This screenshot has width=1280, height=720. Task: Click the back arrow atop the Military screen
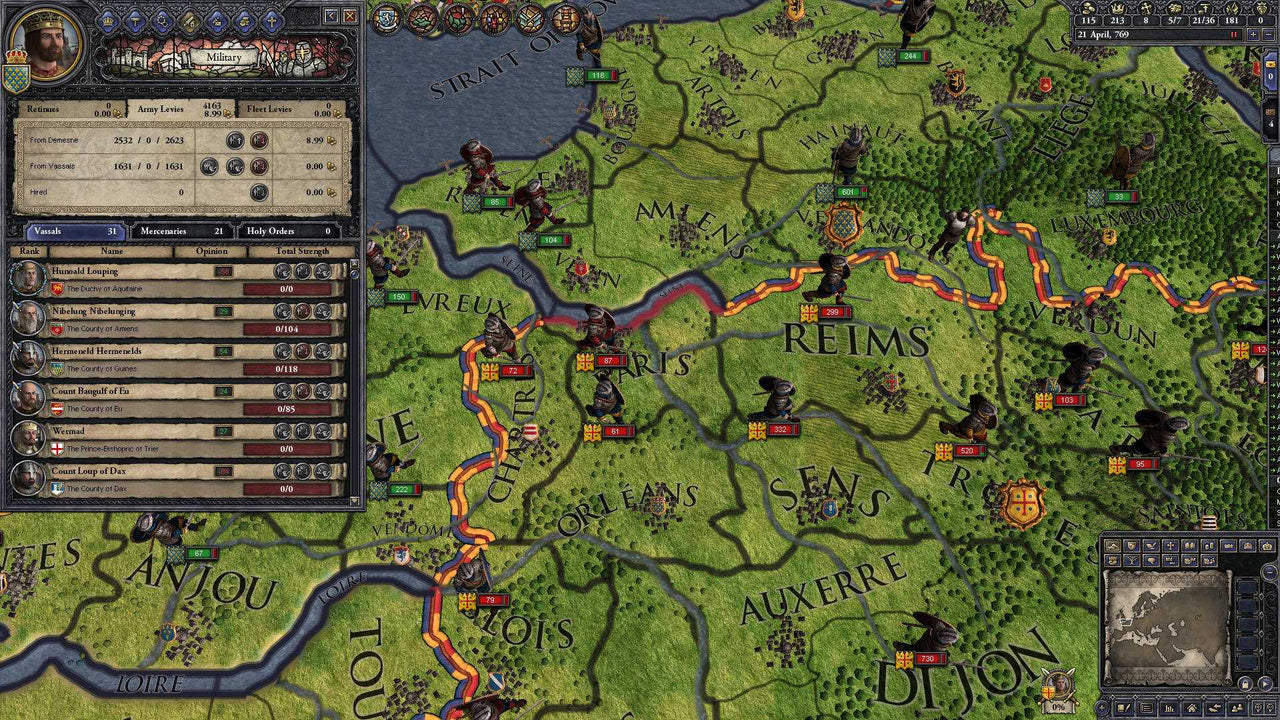pyautogui.click(x=331, y=17)
